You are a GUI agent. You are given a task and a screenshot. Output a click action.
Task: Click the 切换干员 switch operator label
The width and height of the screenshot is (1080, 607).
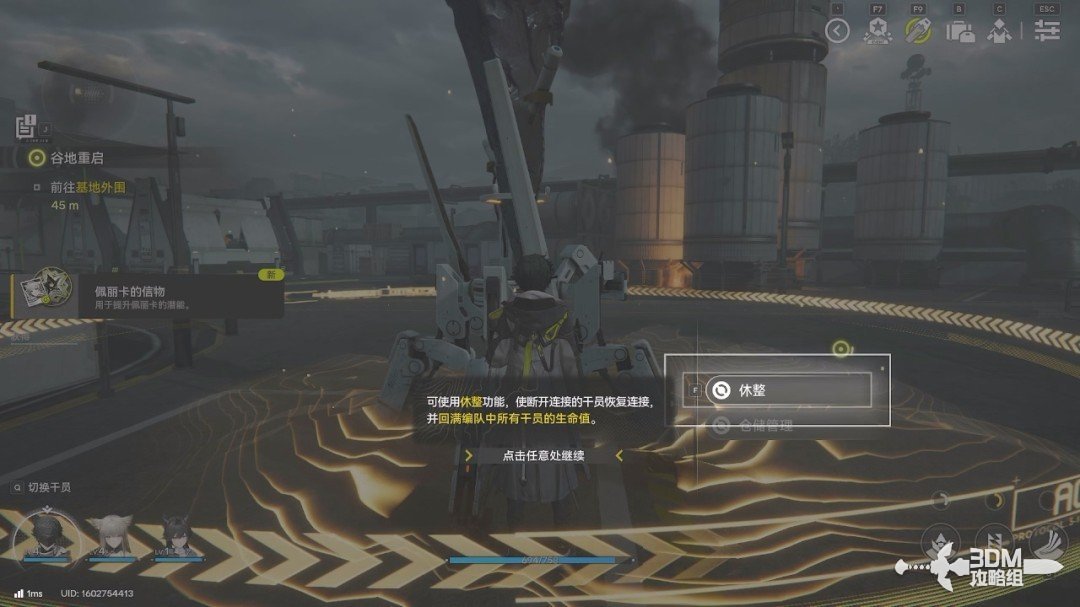coord(48,487)
